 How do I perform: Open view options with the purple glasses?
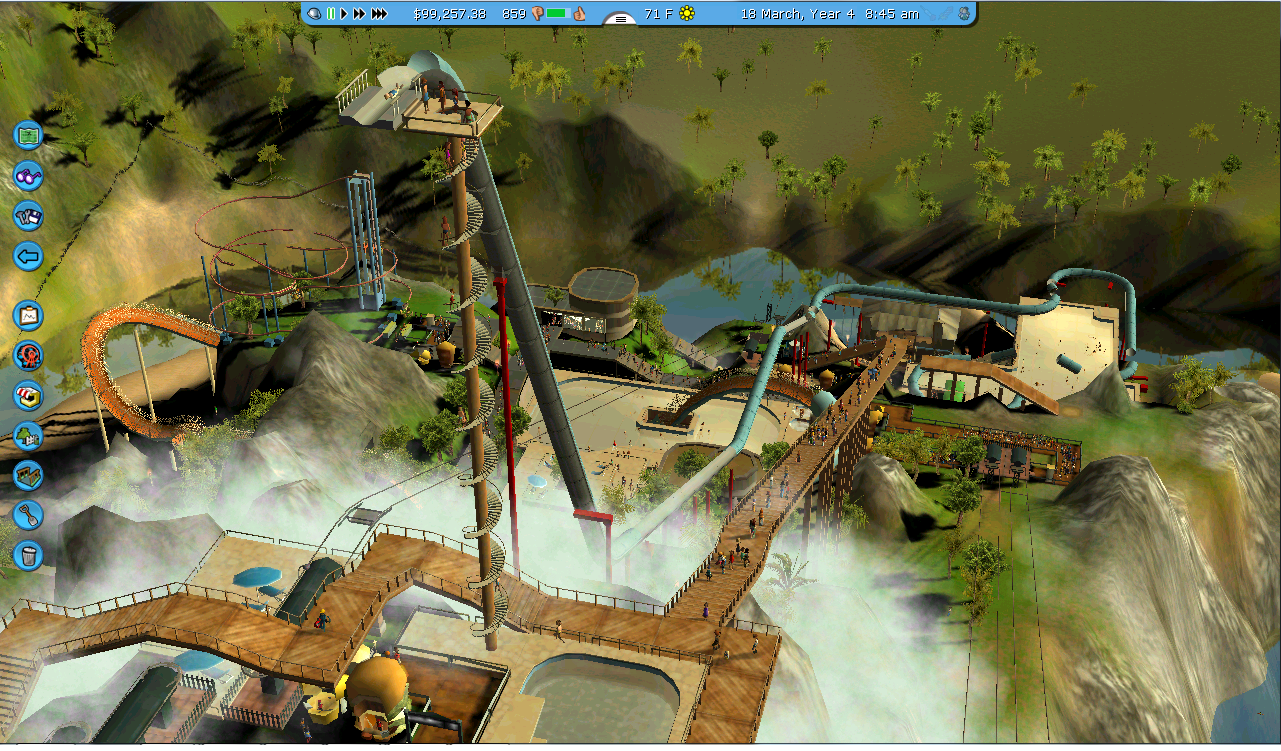(x=28, y=175)
